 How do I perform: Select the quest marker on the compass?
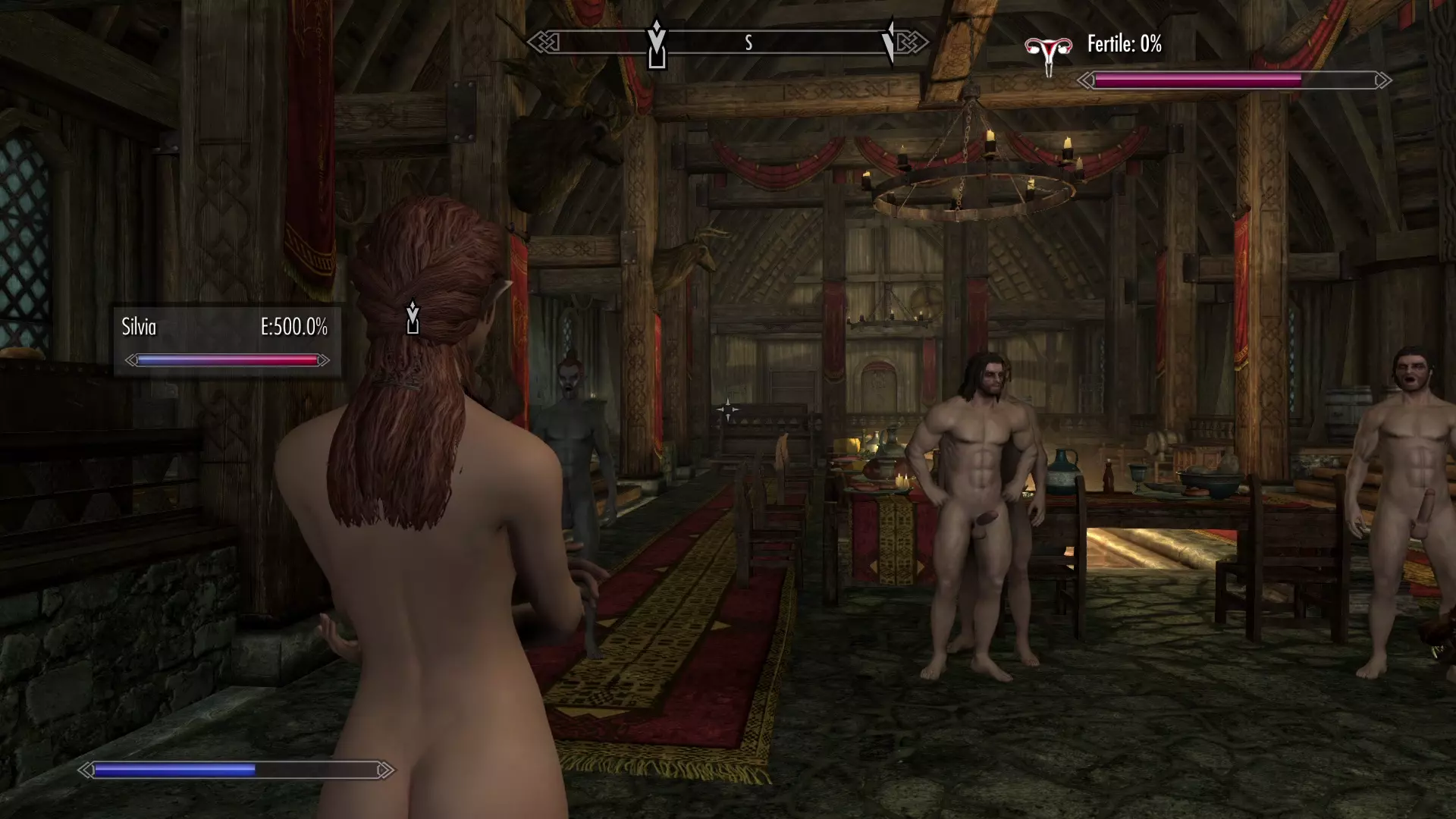(x=657, y=45)
